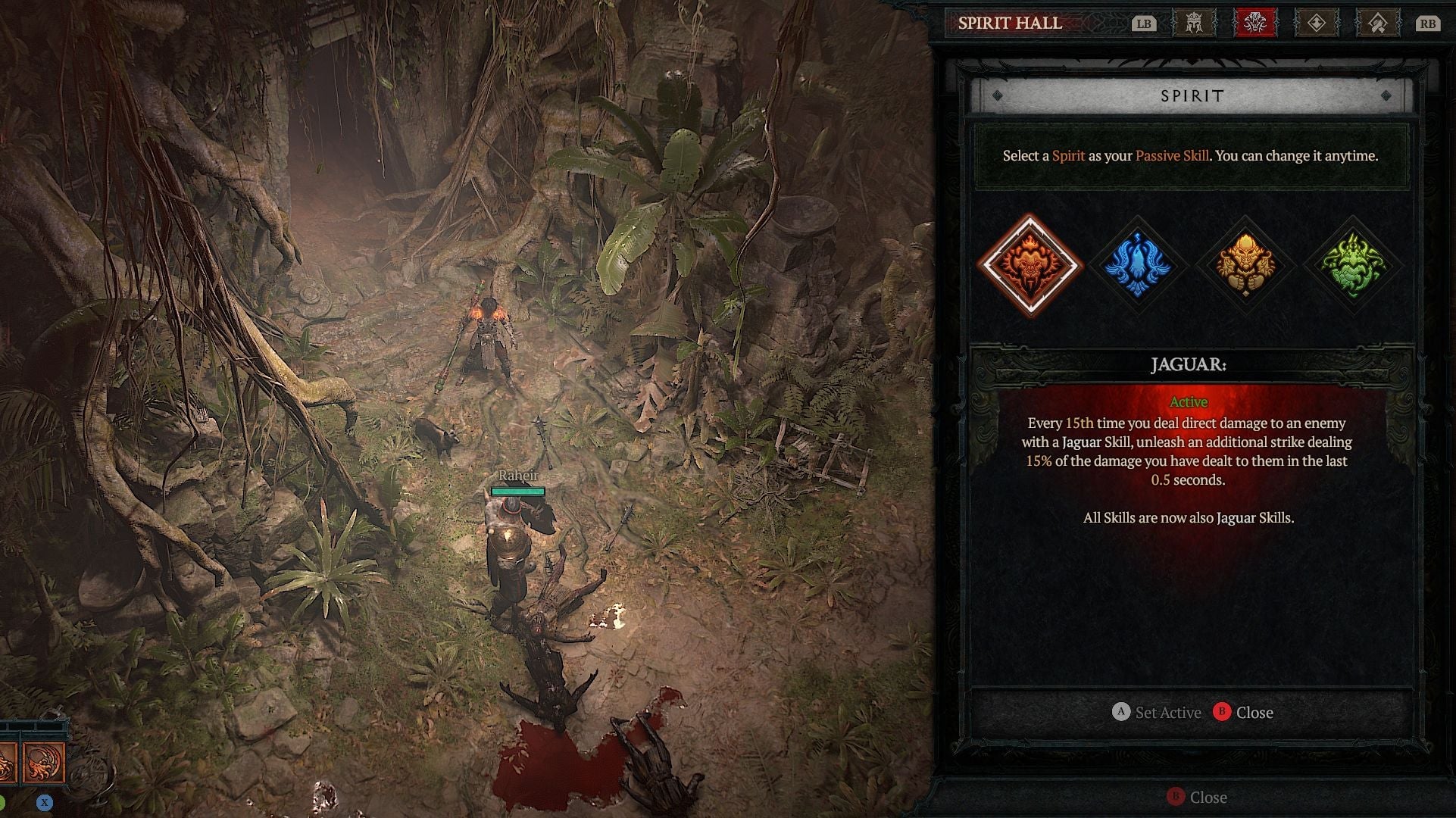Viewport: 1456px width, 818px height.
Task: Click the RB bumper prompt icon
Action: click(x=1428, y=23)
